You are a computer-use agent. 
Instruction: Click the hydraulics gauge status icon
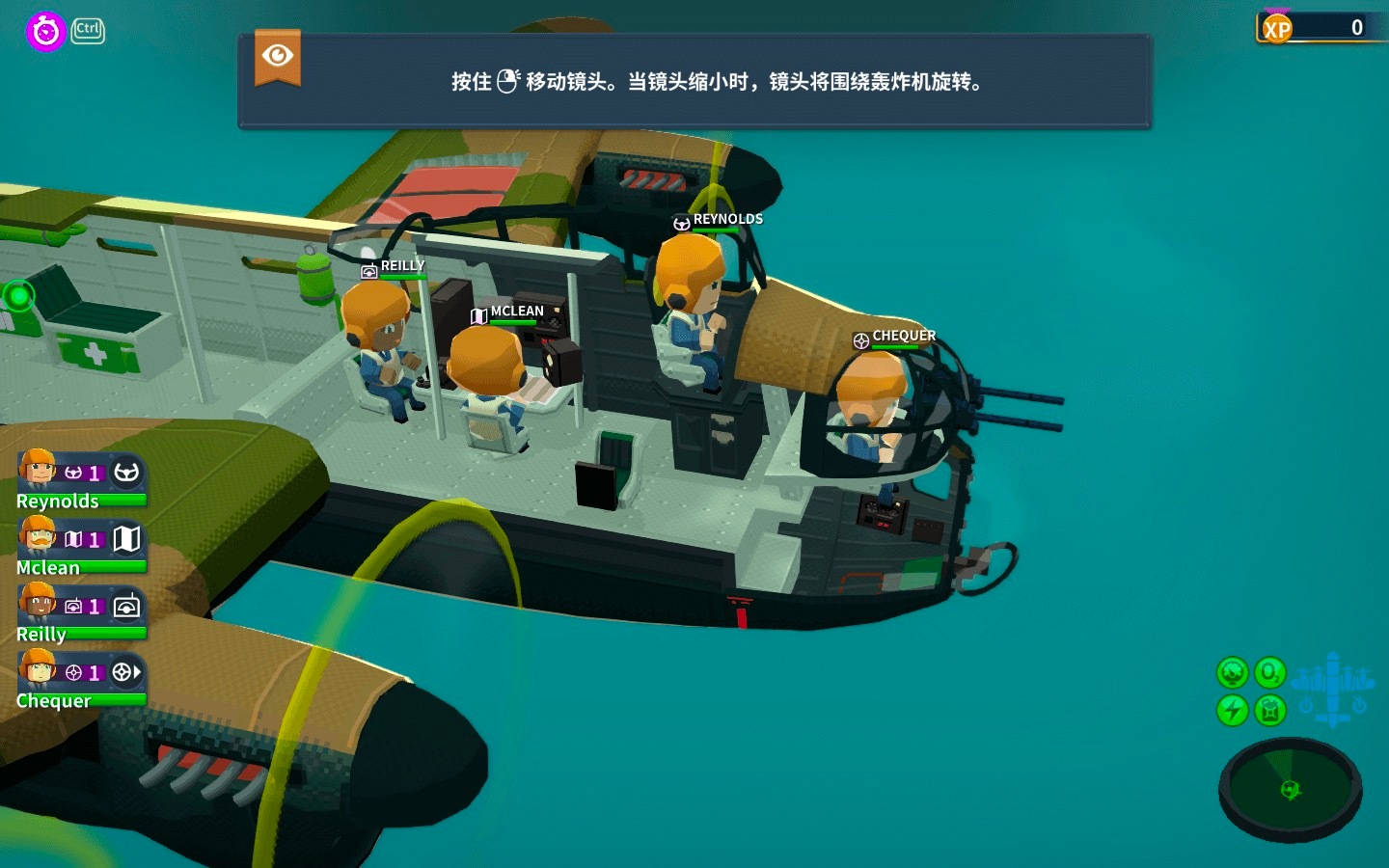click(1232, 672)
